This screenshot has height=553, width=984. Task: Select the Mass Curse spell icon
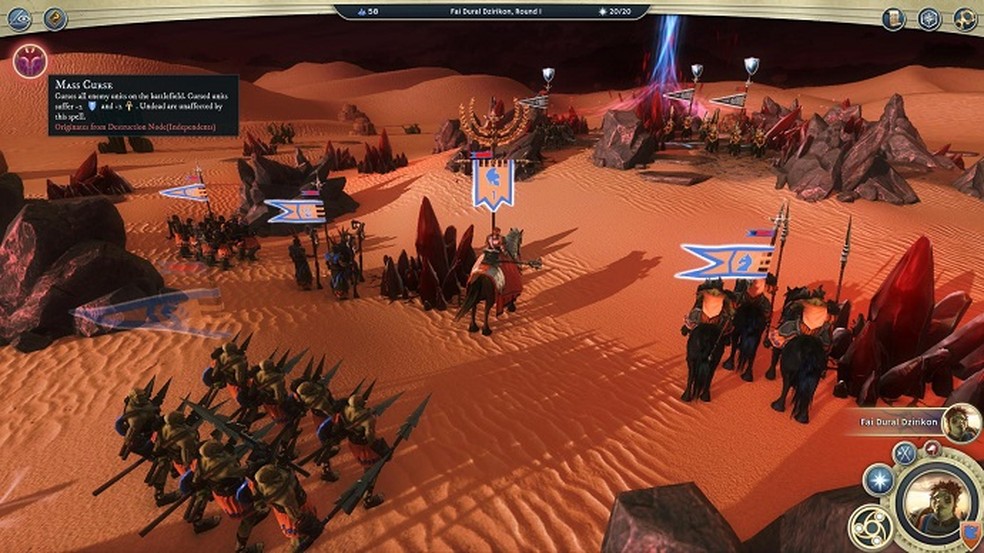coord(29,62)
